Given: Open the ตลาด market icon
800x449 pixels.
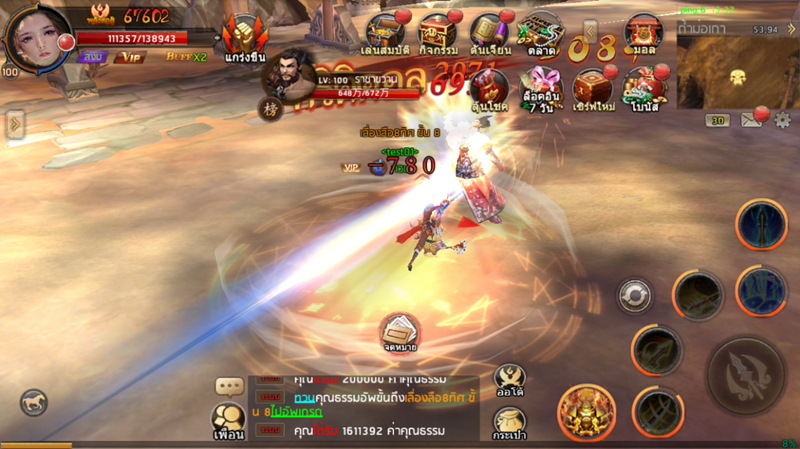Looking at the screenshot, I should [540, 32].
